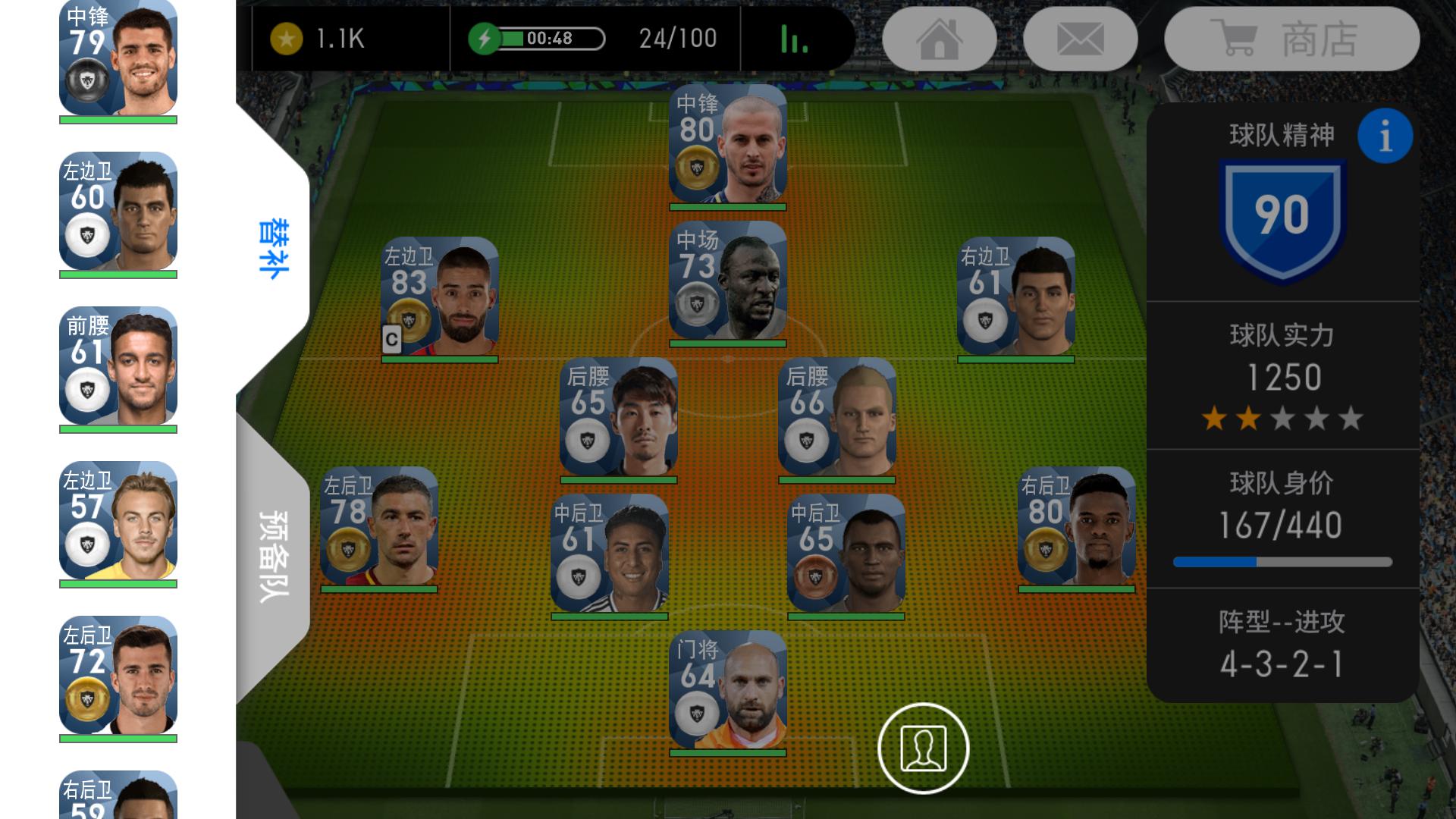The height and width of the screenshot is (819, 1456).
Task: Open the home screen button
Action: pyautogui.click(x=940, y=39)
